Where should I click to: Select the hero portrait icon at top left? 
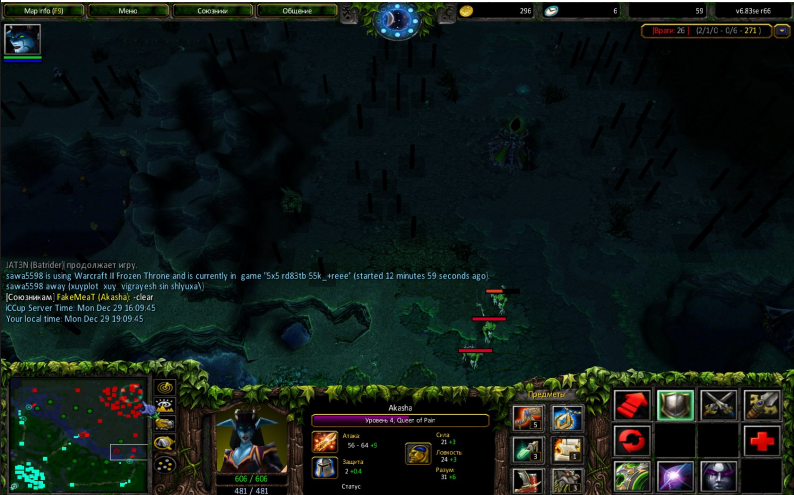point(22,40)
